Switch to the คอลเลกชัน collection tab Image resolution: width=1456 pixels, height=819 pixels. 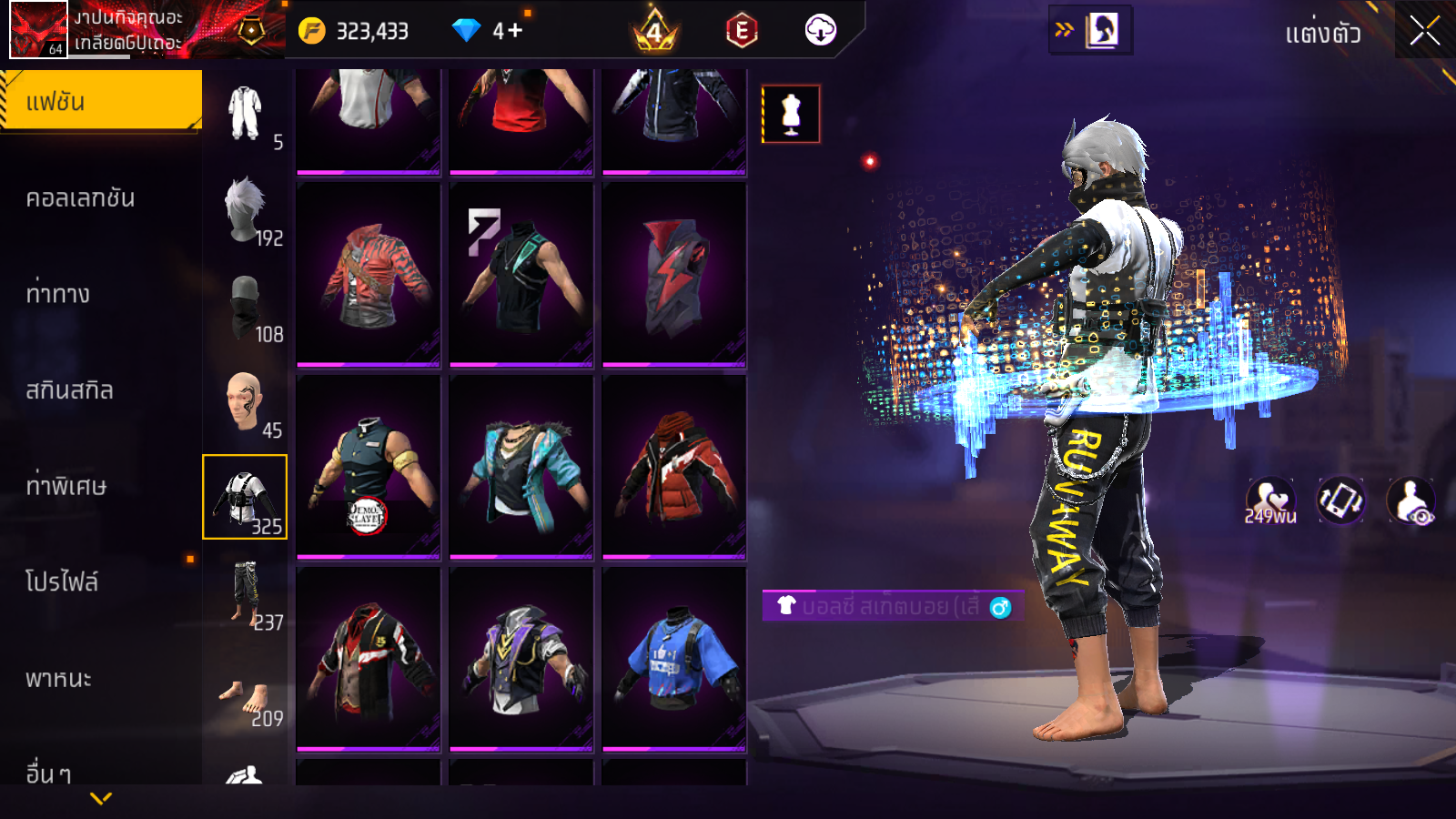click(81, 198)
